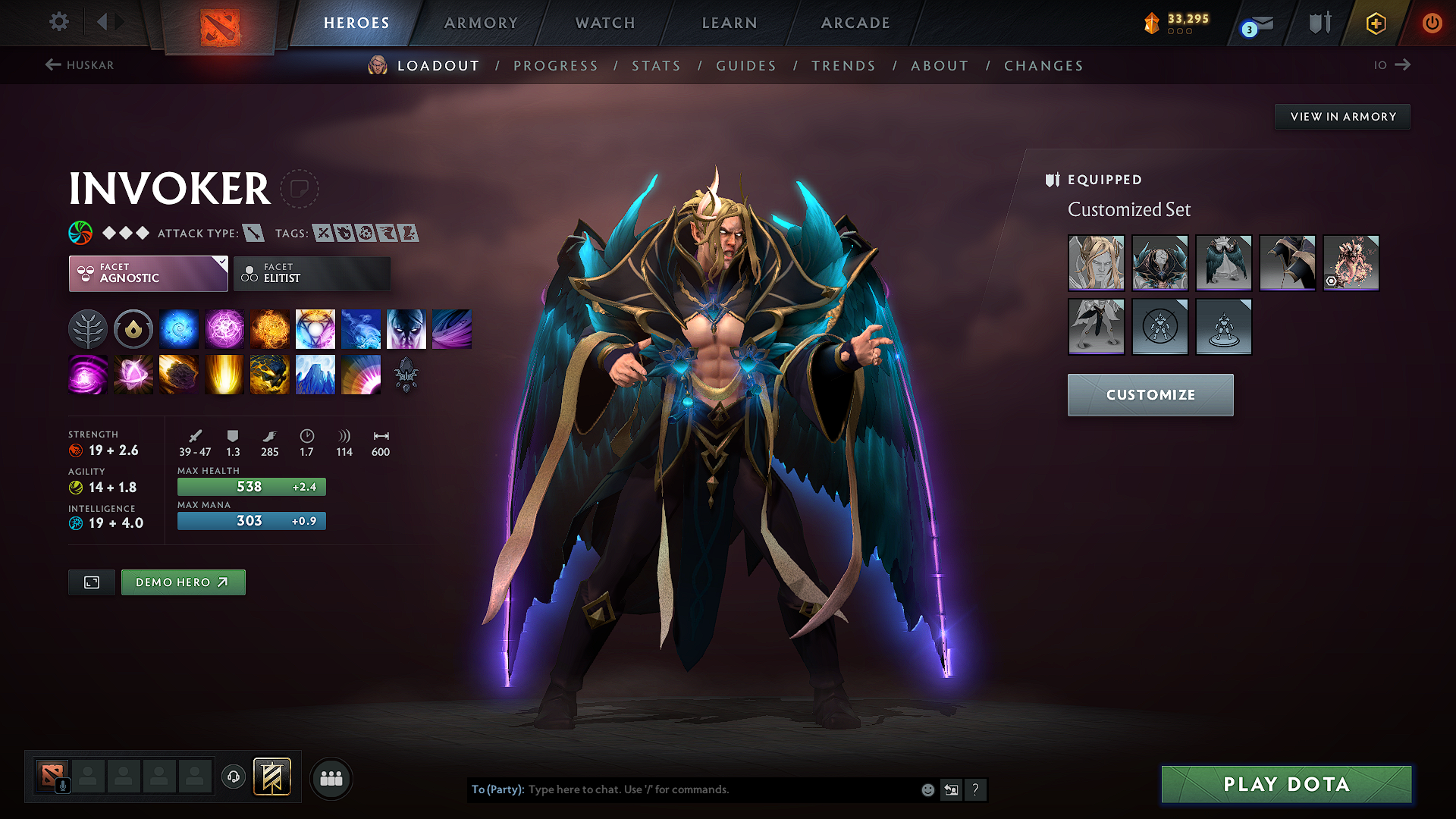Open the Armory menu item
1456x819 pixels.
481,23
